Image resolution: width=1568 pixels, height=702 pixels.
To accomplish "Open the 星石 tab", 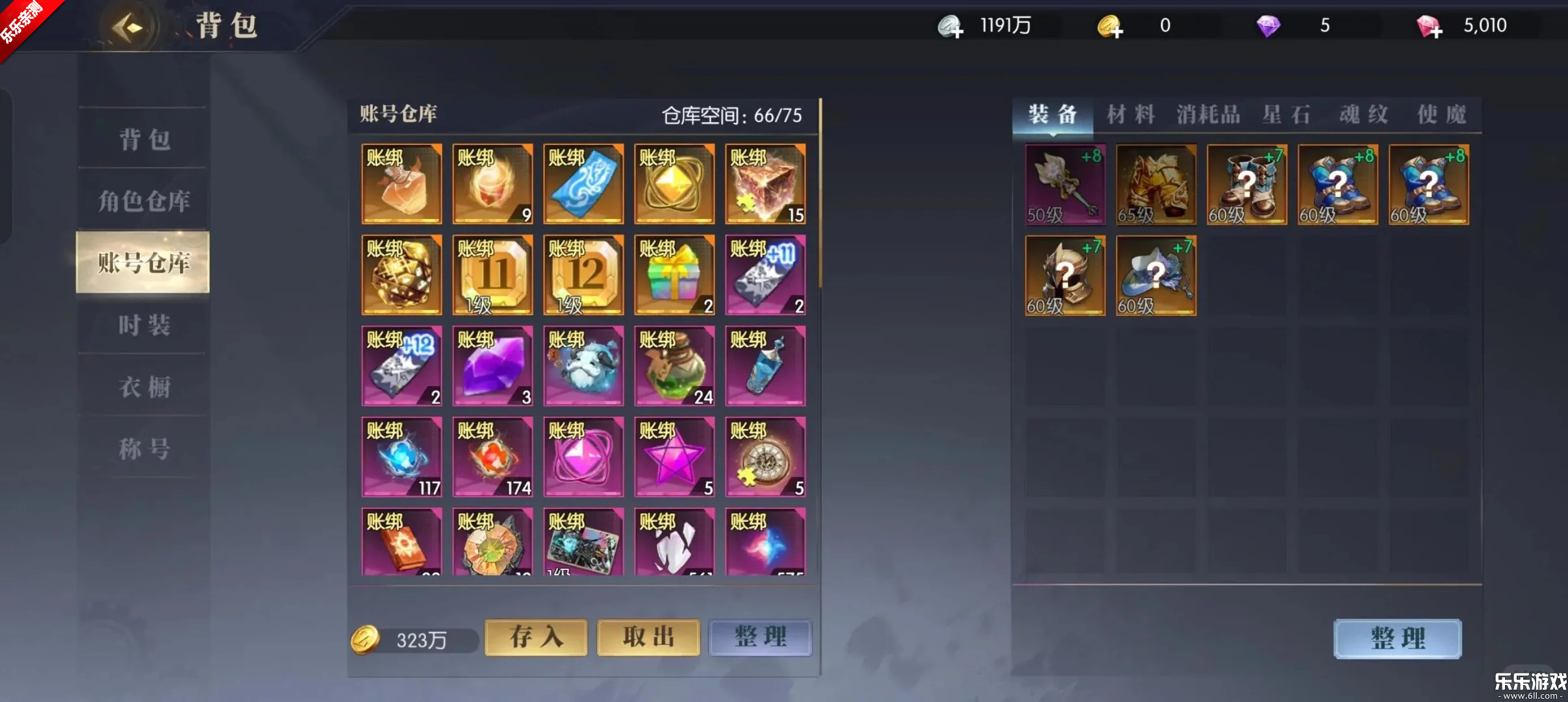I will (x=1286, y=115).
